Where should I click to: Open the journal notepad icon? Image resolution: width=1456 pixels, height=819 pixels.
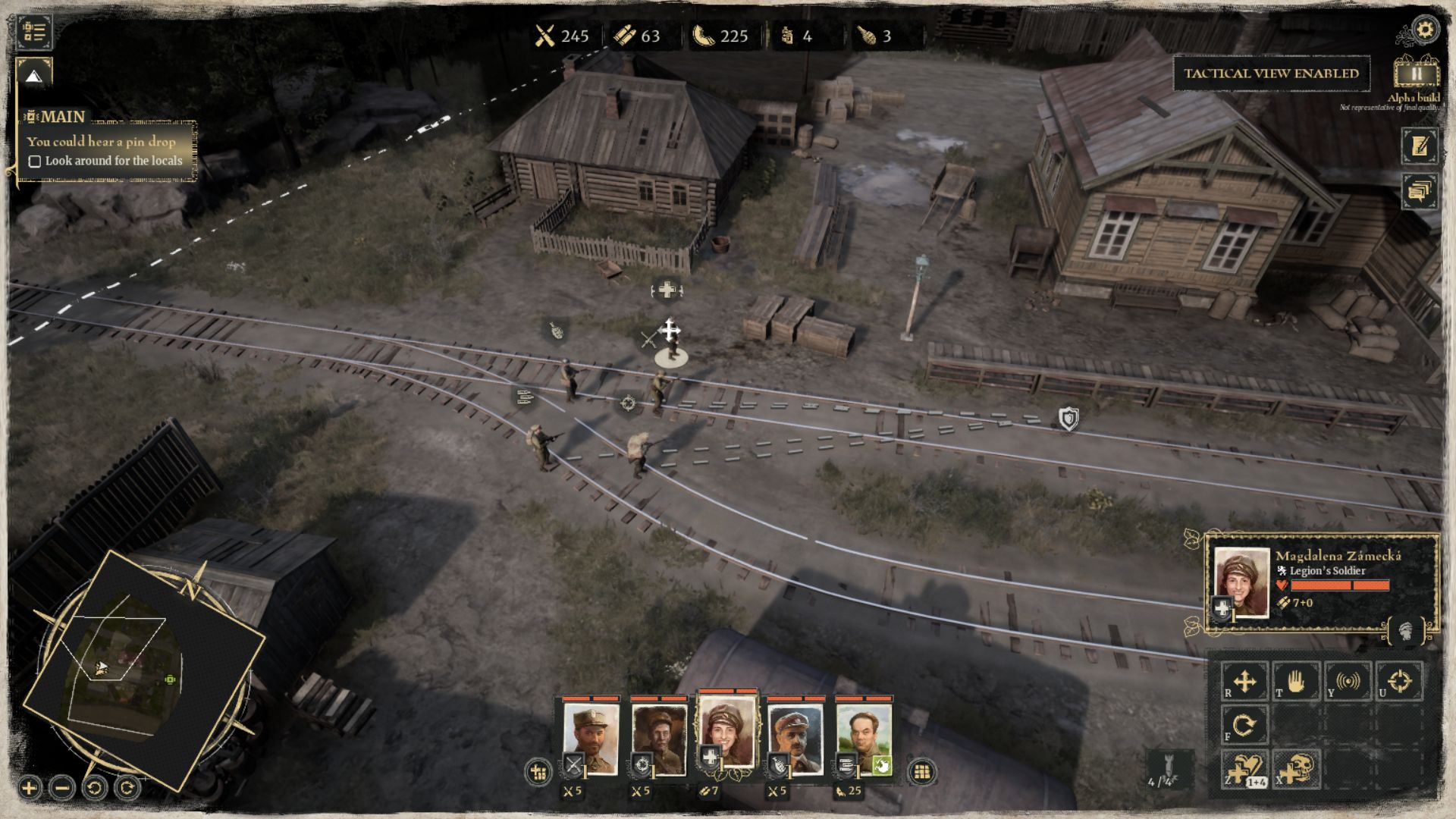click(1420, 146)
